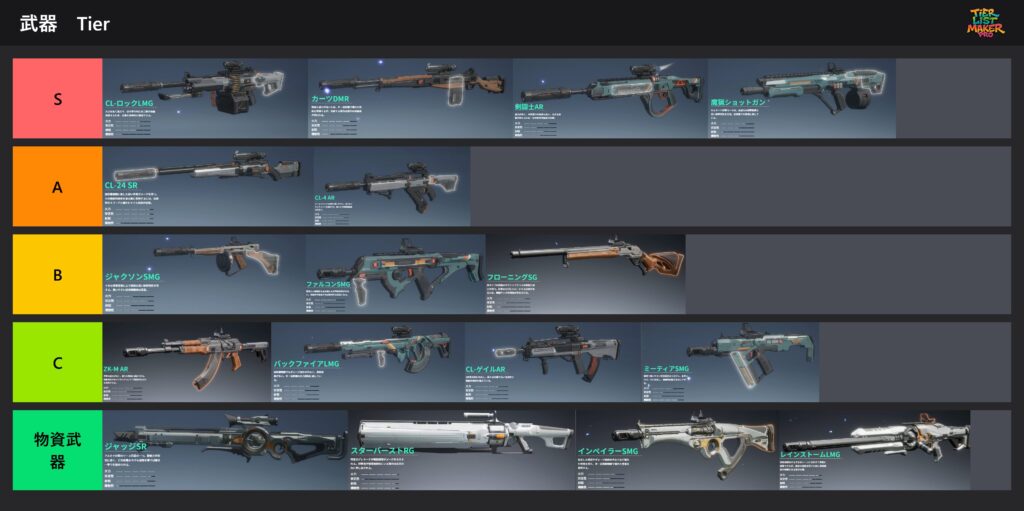Choose the CL-ゲイルAR weapon thumbnail
This screenshot has width=1024, height=511.
coord(553,362)
